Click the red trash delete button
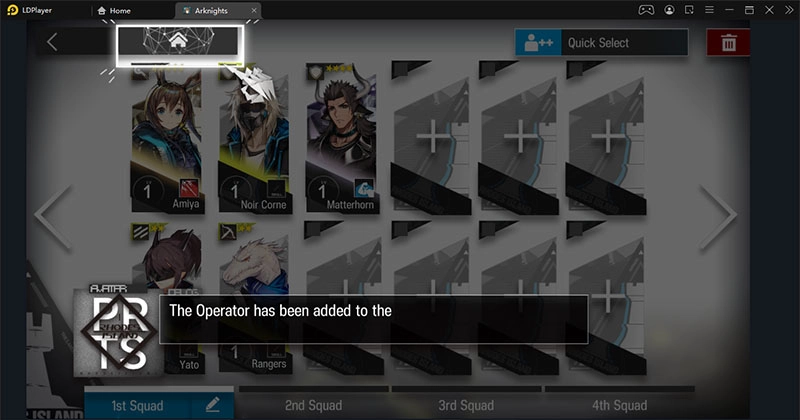Screen dimensions: 800x420 click(729, 43)
